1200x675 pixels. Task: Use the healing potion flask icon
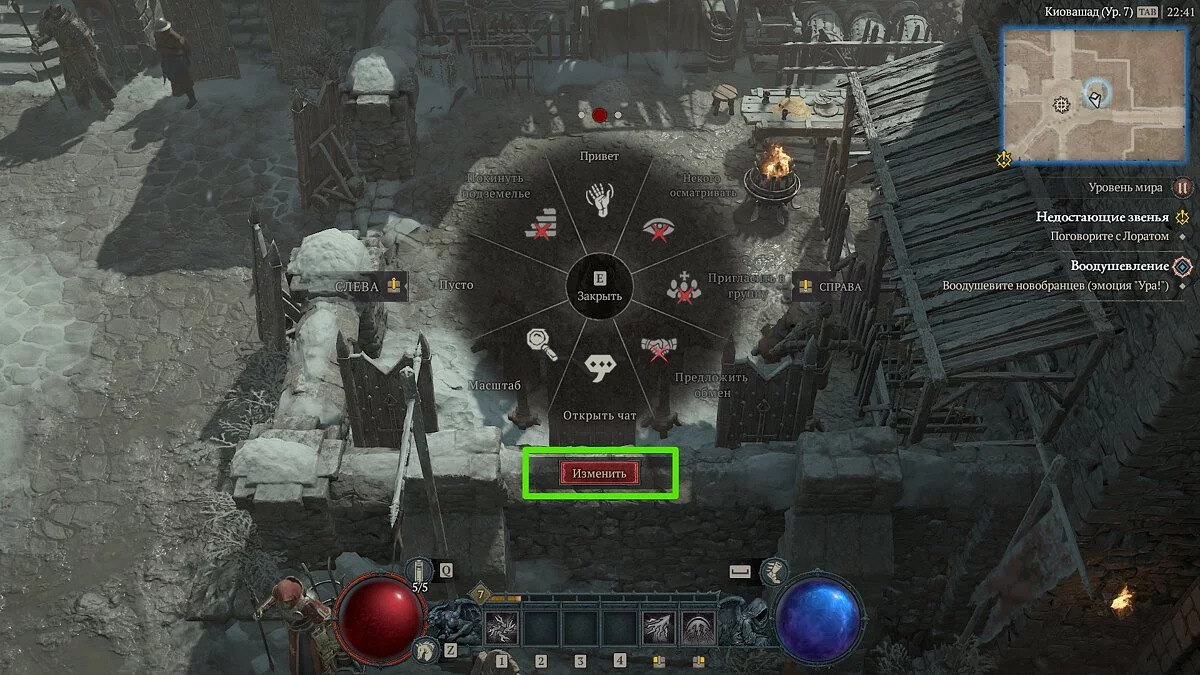pyautogui.click(x=421, y=571)
